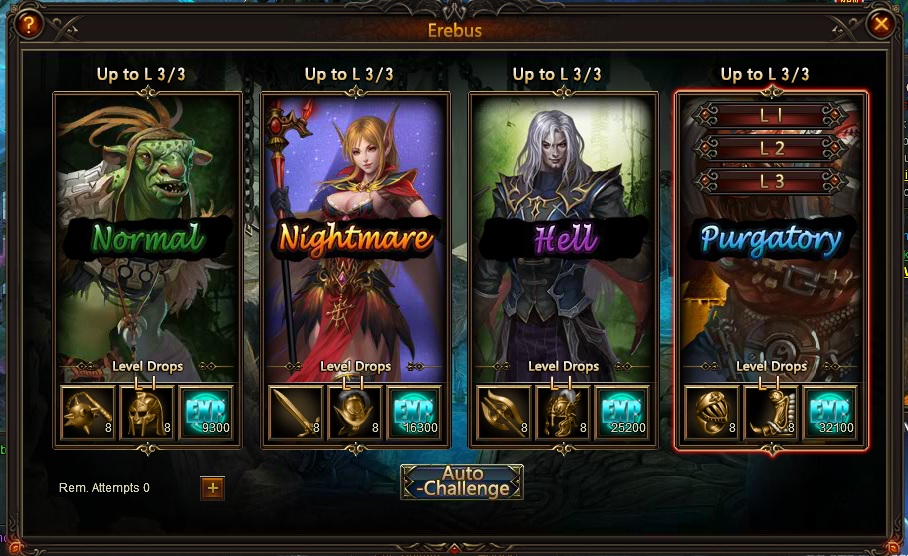Close the Erebus window

pyautogui.click(x=880, y=24)
